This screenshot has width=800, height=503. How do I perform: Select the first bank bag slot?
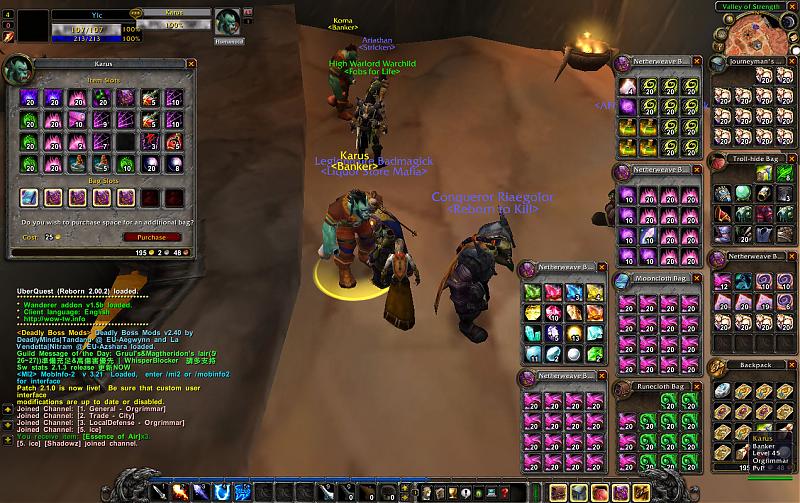pyautogui.click(x=29, y=197)
